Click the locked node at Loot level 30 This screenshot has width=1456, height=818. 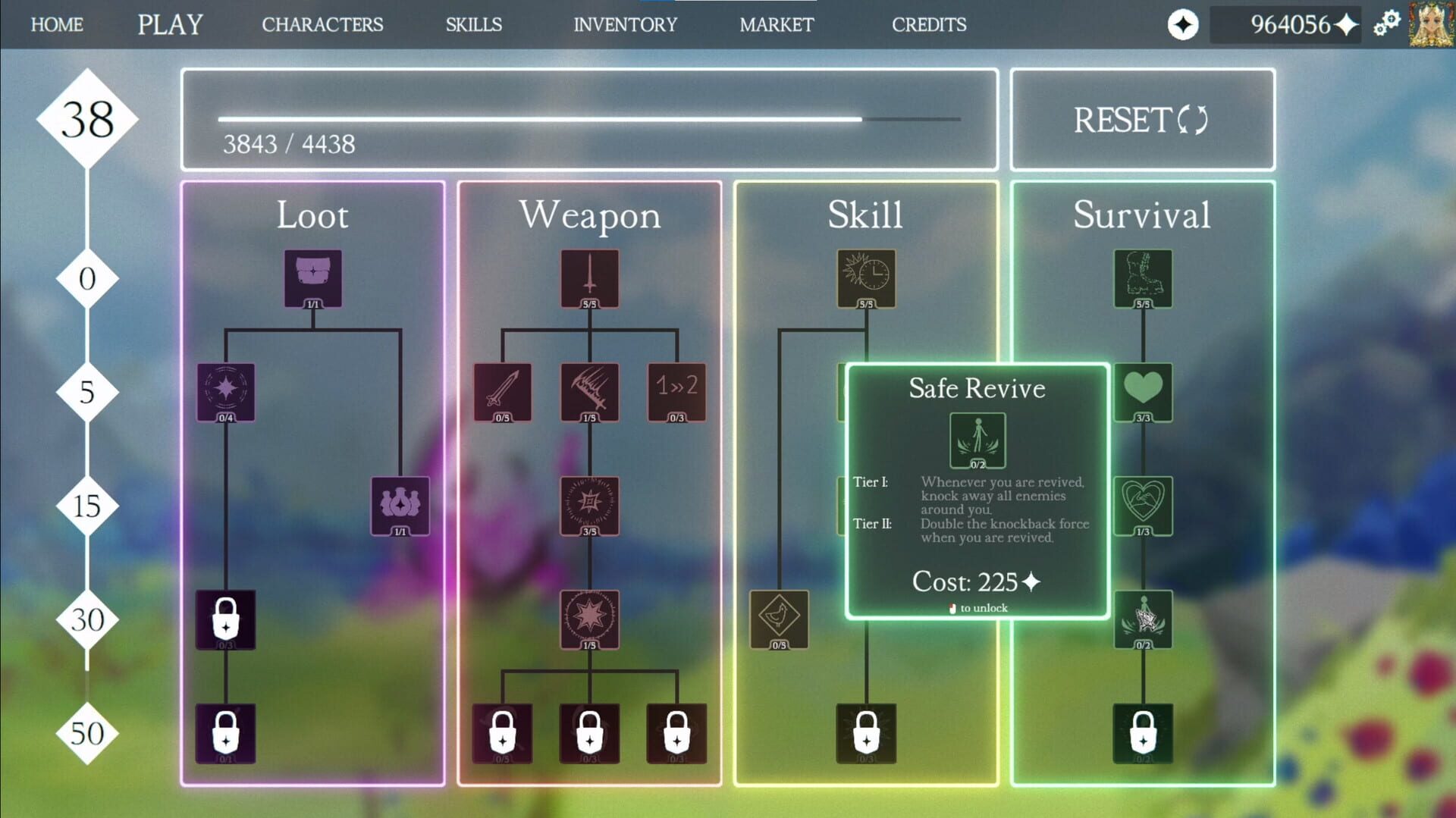225,618
